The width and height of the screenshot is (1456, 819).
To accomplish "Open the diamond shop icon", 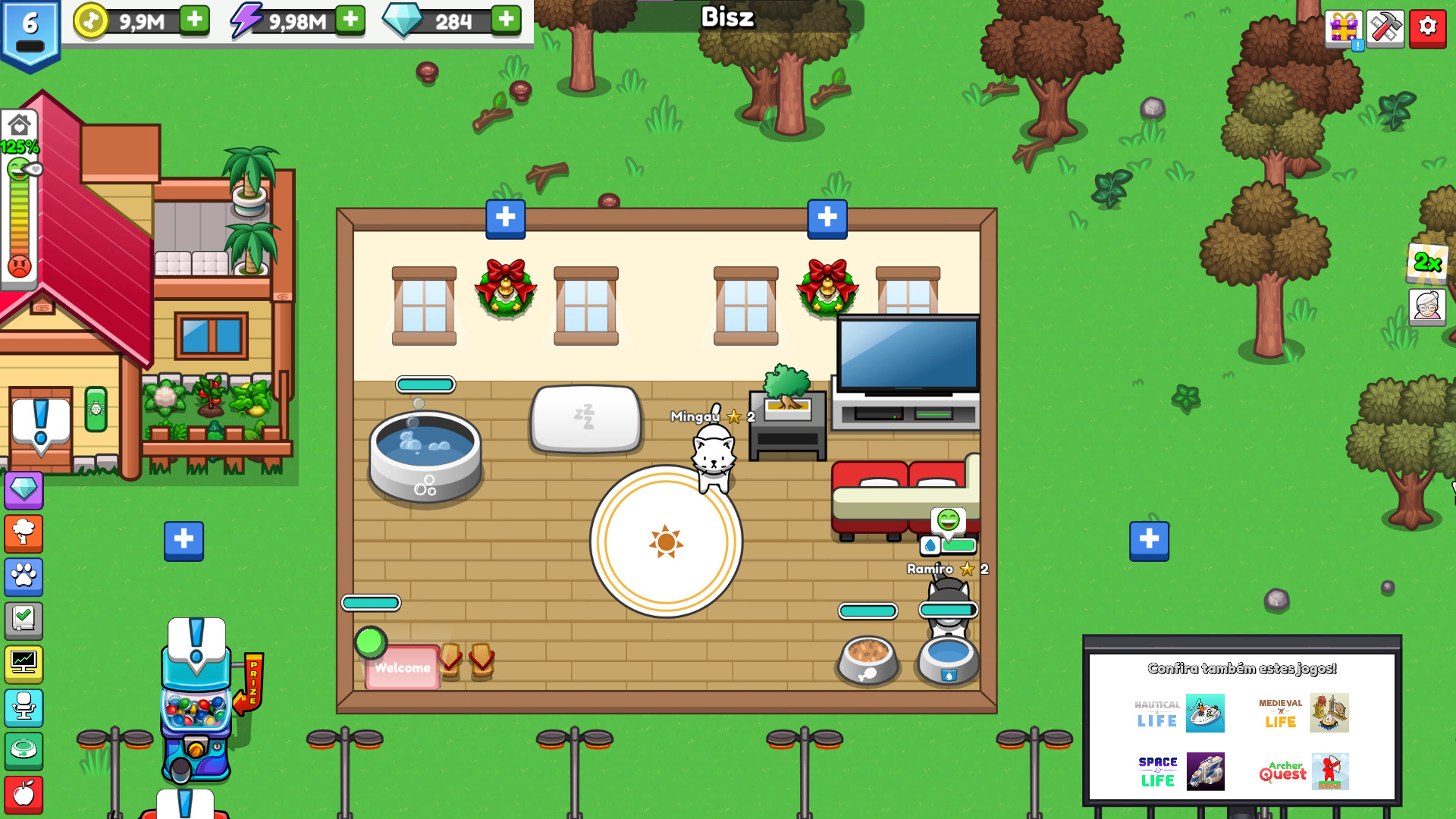I will click(24, 491).
